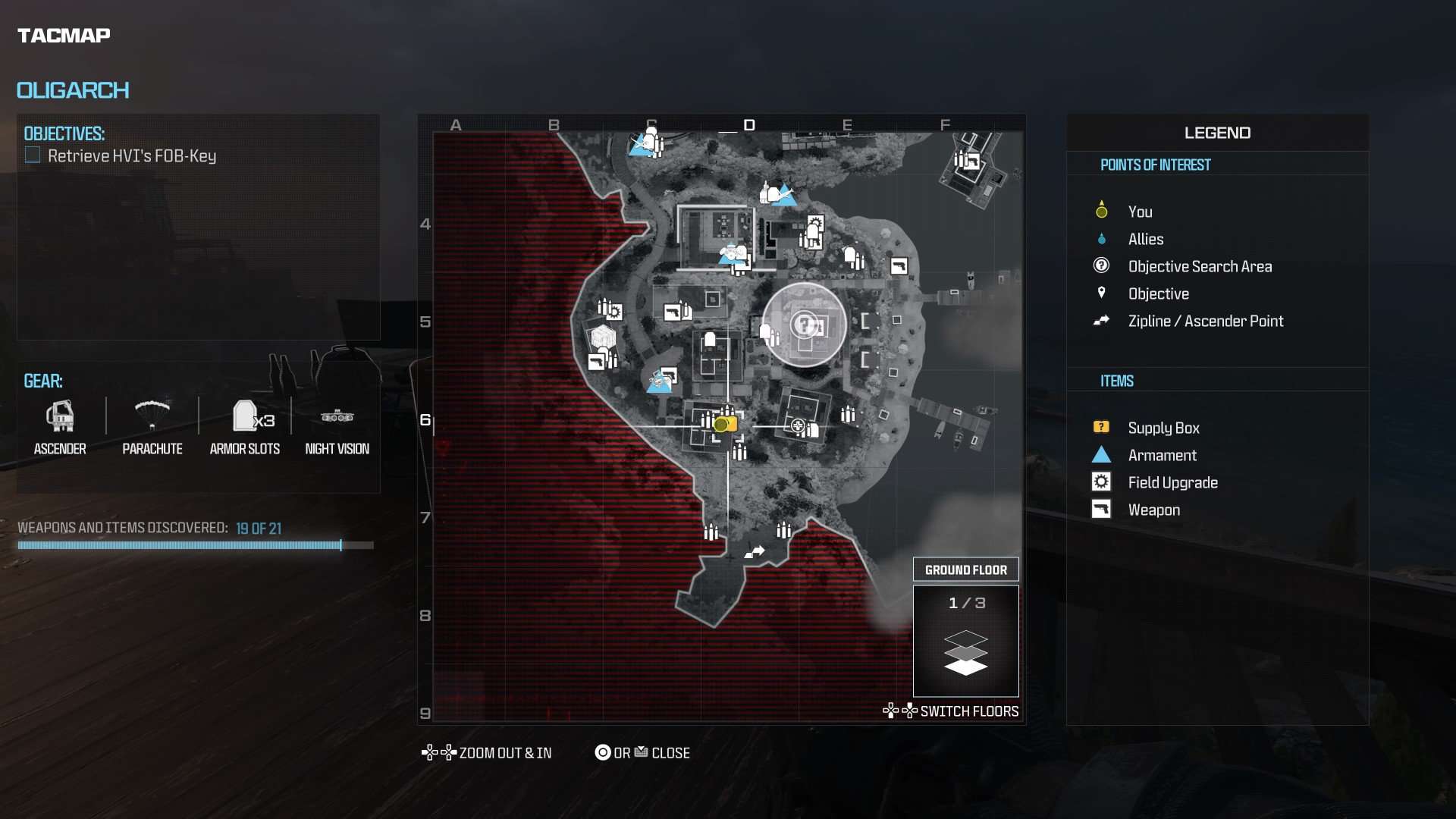The width and height of the screenshot is (1456, 819).
Task: Click the Armament triangle icon in the legend
Action: click(x=1100, y=455)
